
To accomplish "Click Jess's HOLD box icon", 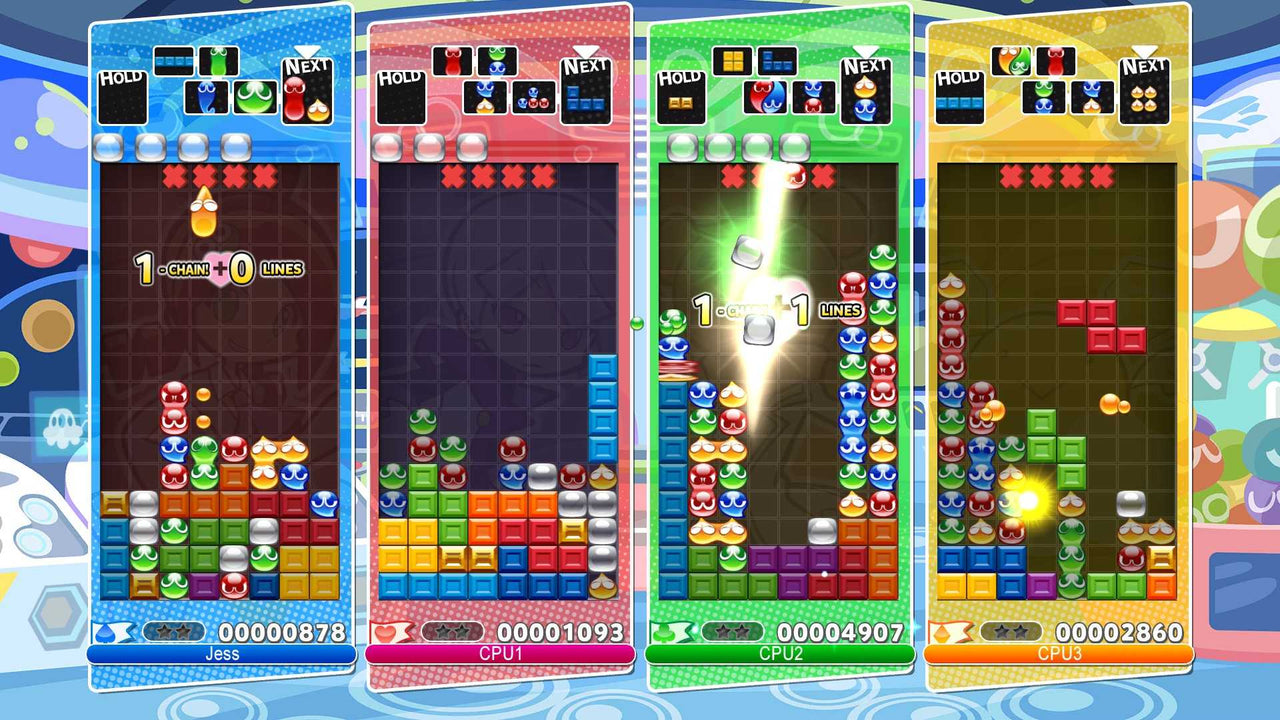I will coord(121,95).
